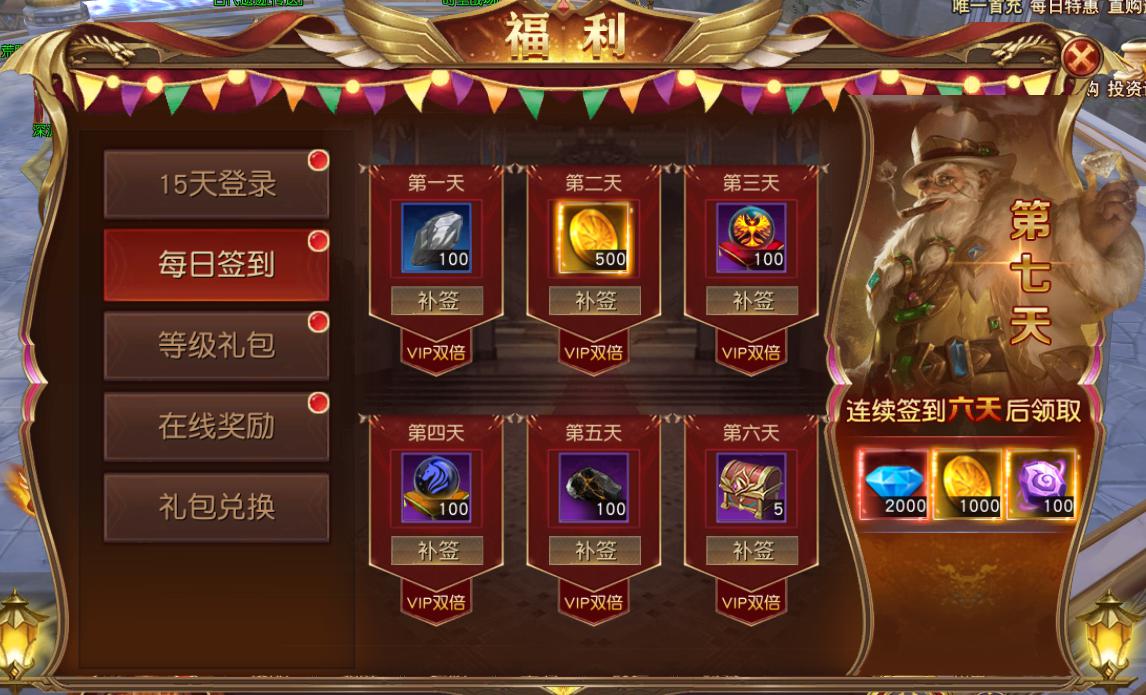The height and width of the screenshot is (695, 1146).
Task: Click 补签 under 第四天
Action: point(437,550)
